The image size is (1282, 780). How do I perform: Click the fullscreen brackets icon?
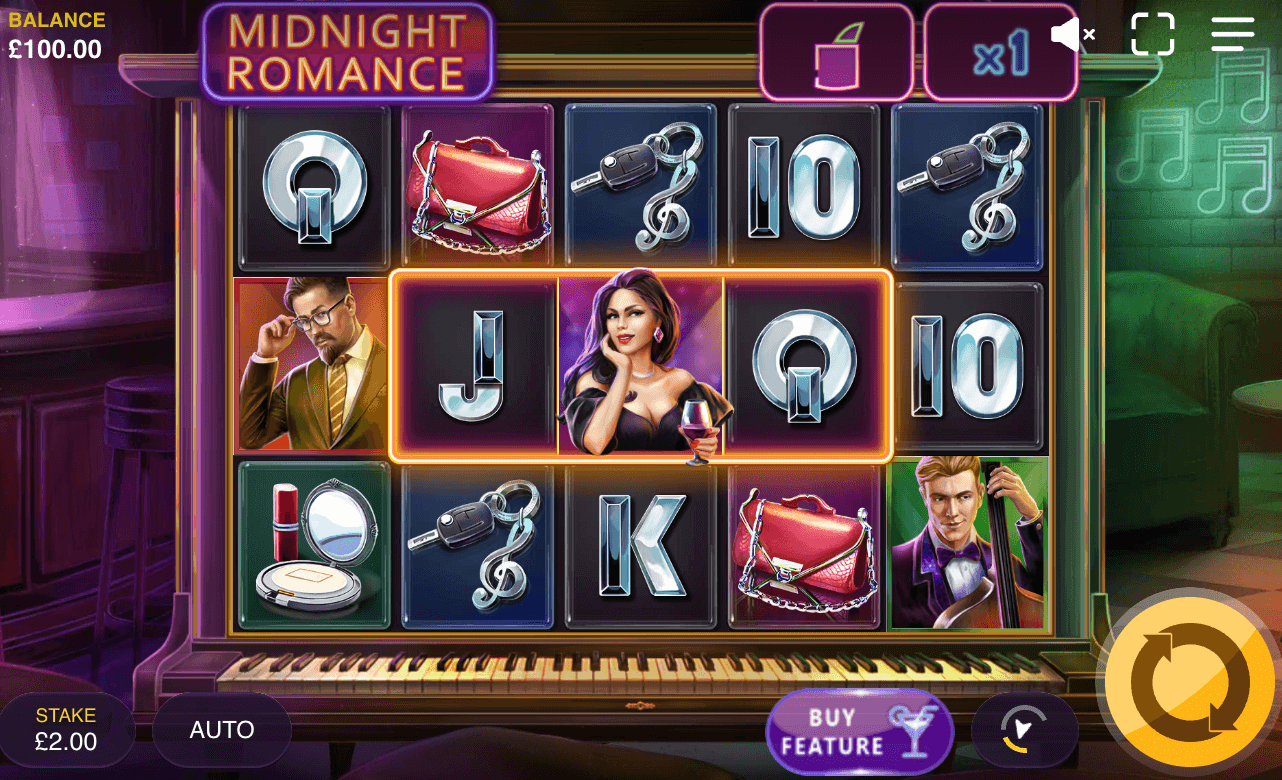1152,33
